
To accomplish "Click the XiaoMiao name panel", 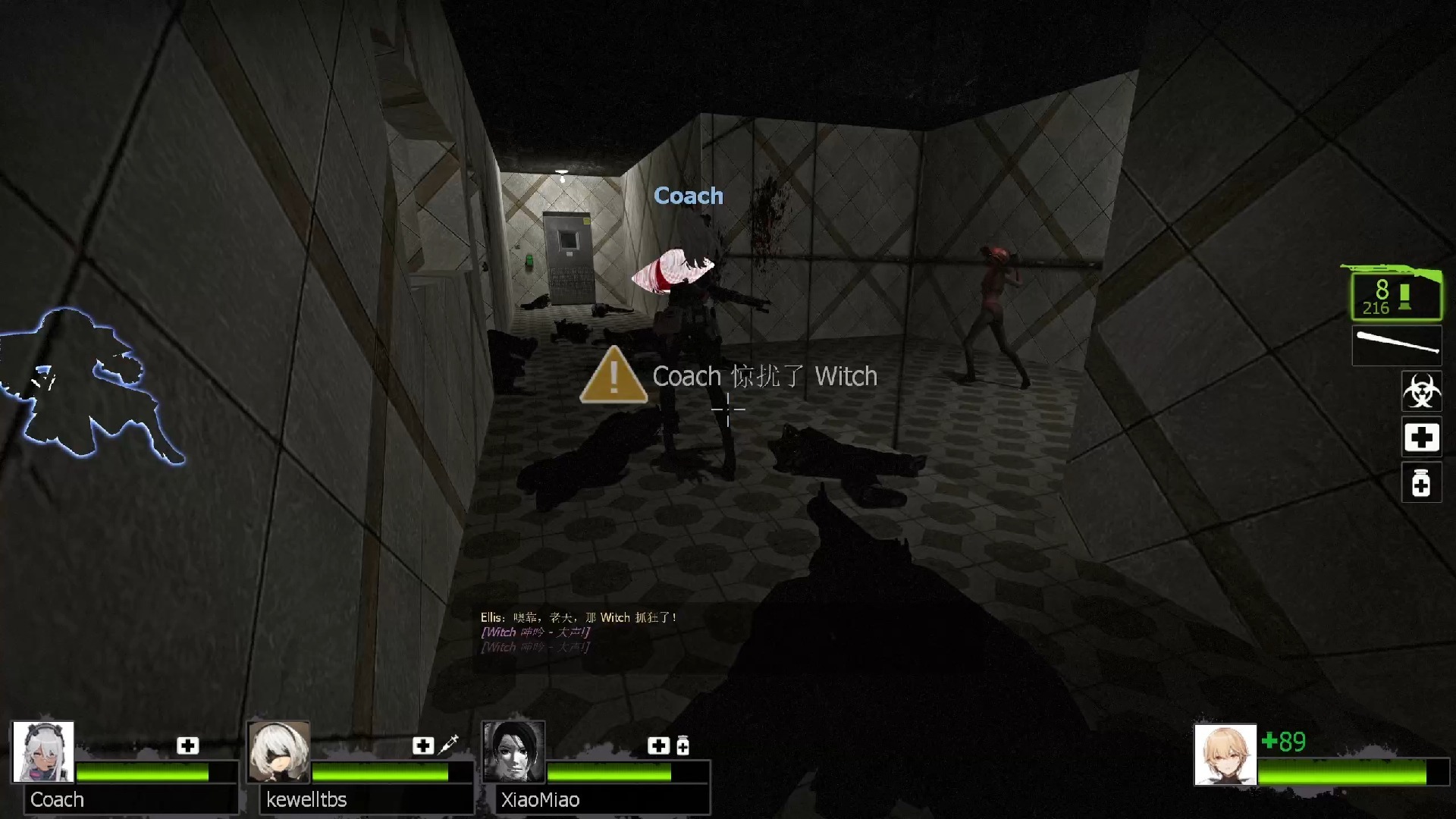I will click(x=602, y=799).
